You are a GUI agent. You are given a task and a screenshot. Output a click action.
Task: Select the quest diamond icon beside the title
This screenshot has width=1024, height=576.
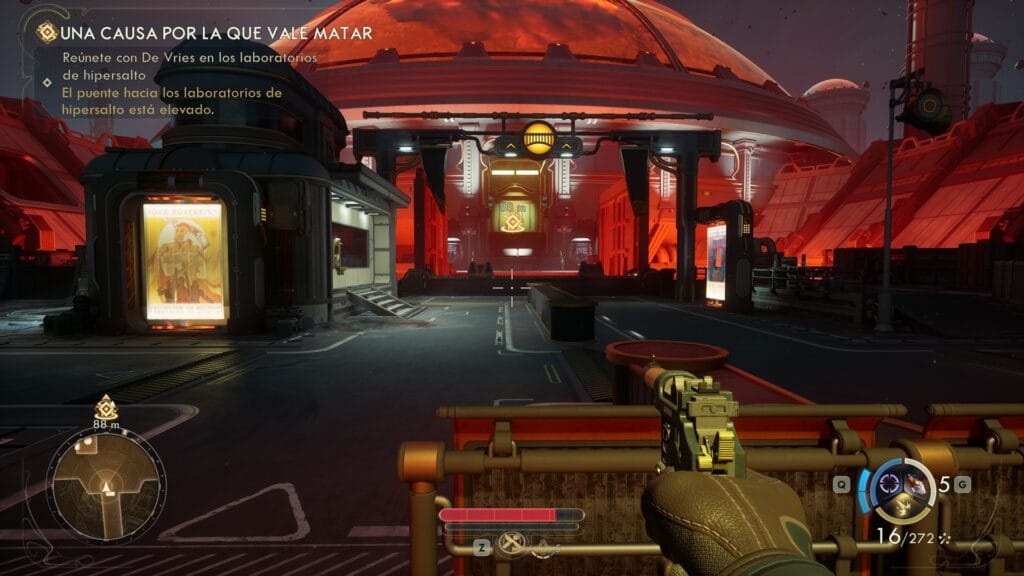(46, 33)
